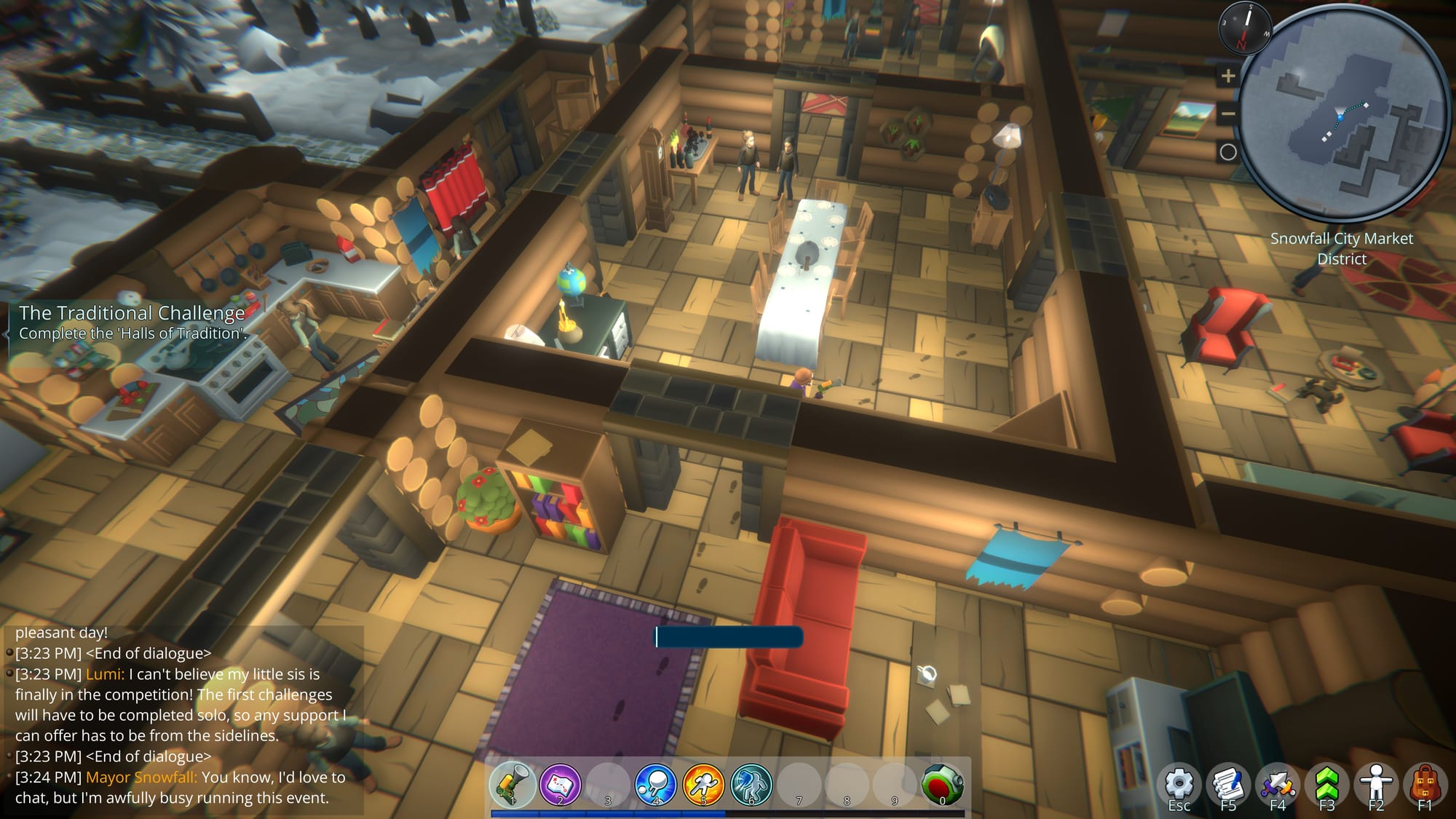The image size is (1456, 819).
Task: Use the treasure map item in the hotbar
Action: [560, 784]
